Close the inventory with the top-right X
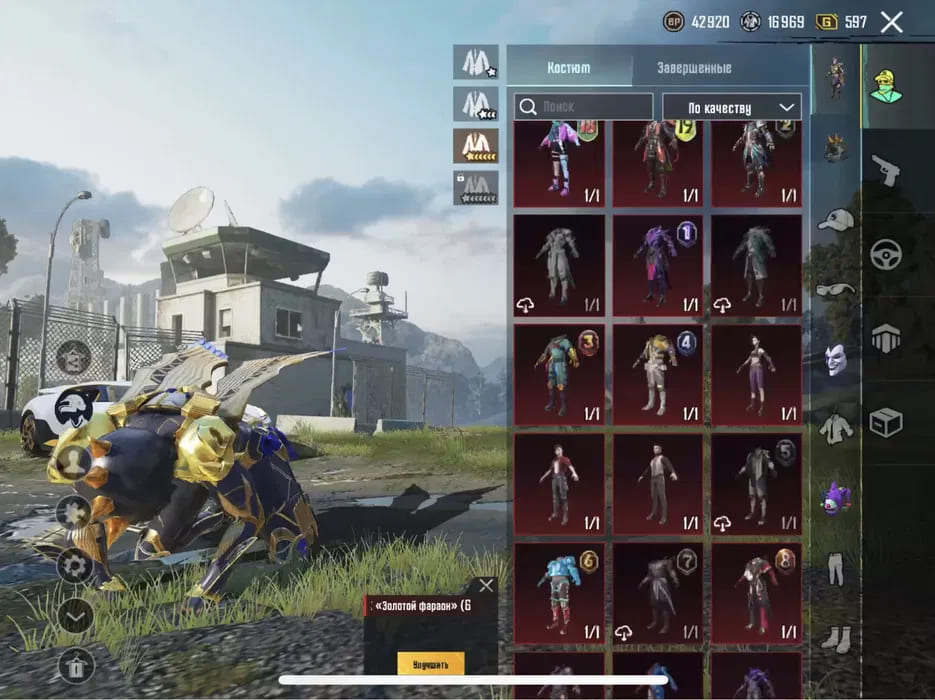This screenshot has width=935, height=700. tap(891, 22)
